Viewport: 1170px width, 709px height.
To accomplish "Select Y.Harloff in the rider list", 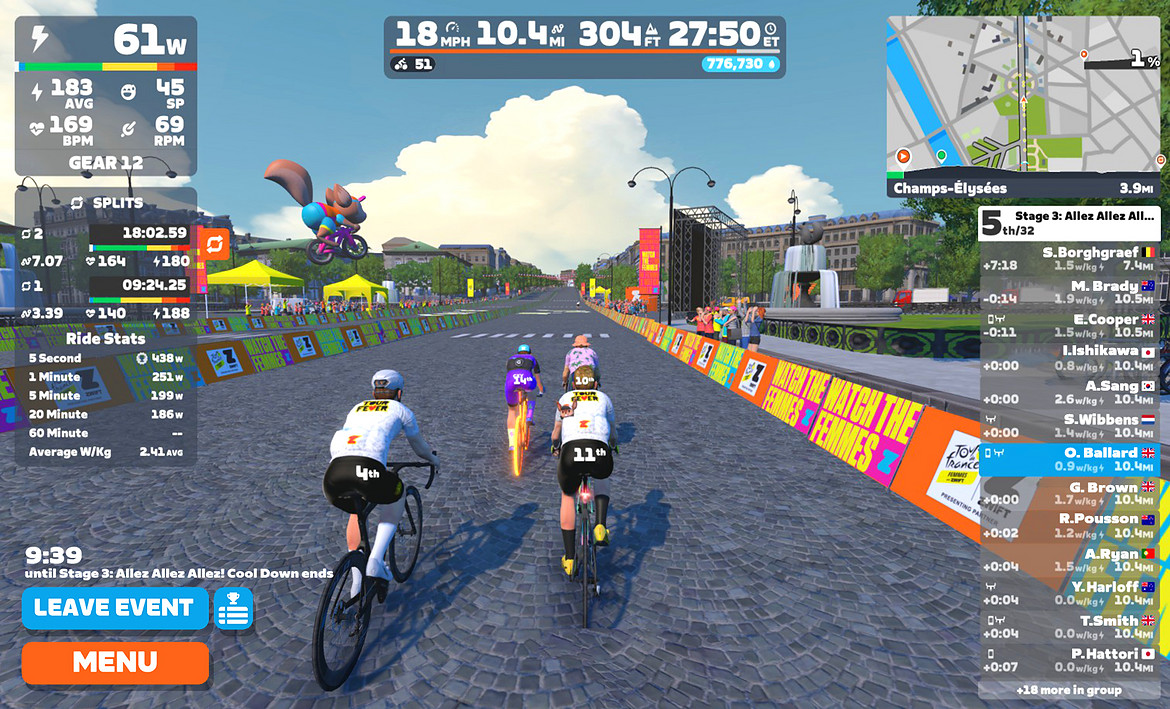I will click(x=1069, y=592).
